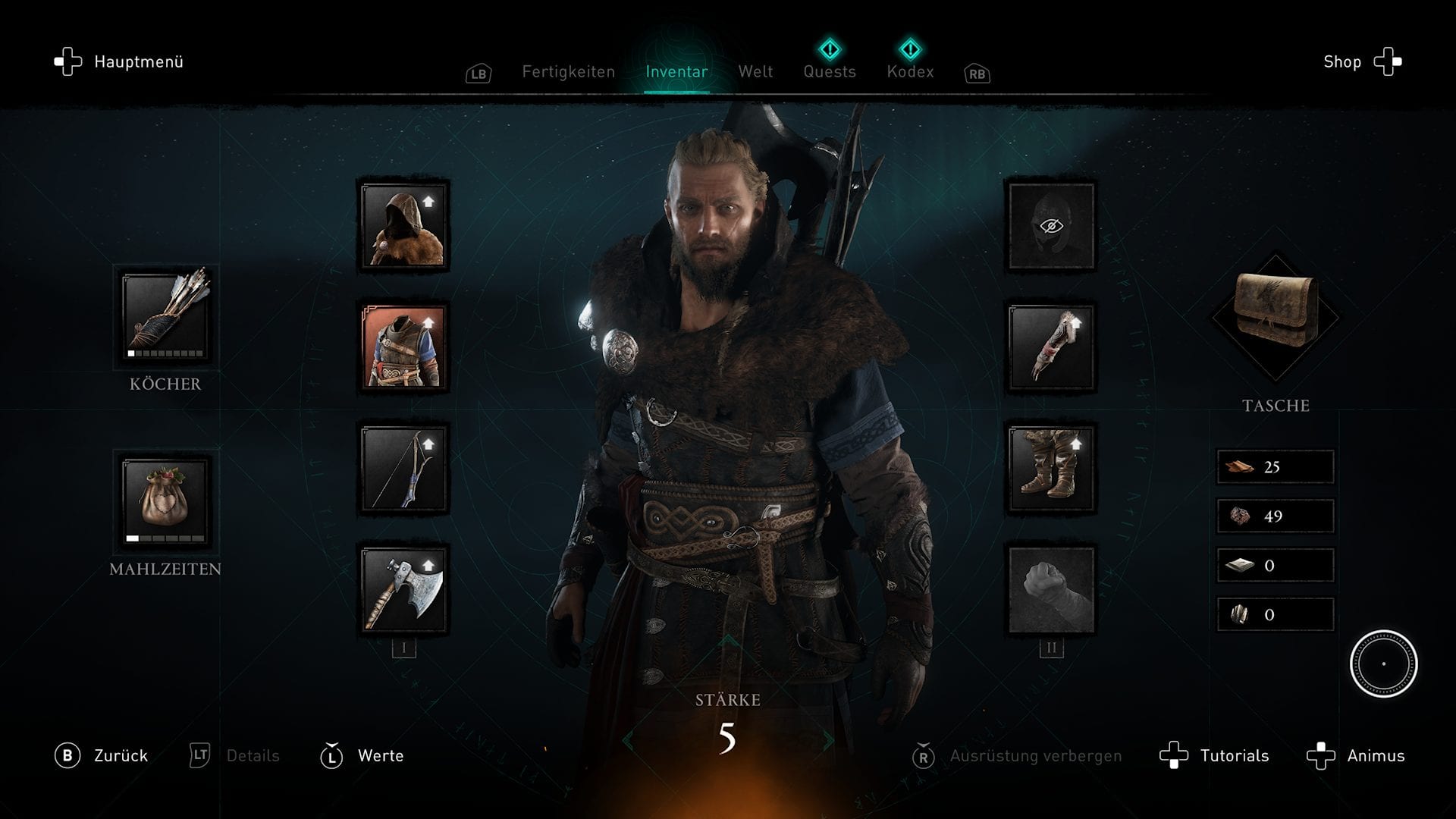Select the hooded fur cloak slot

coord(403,226)
